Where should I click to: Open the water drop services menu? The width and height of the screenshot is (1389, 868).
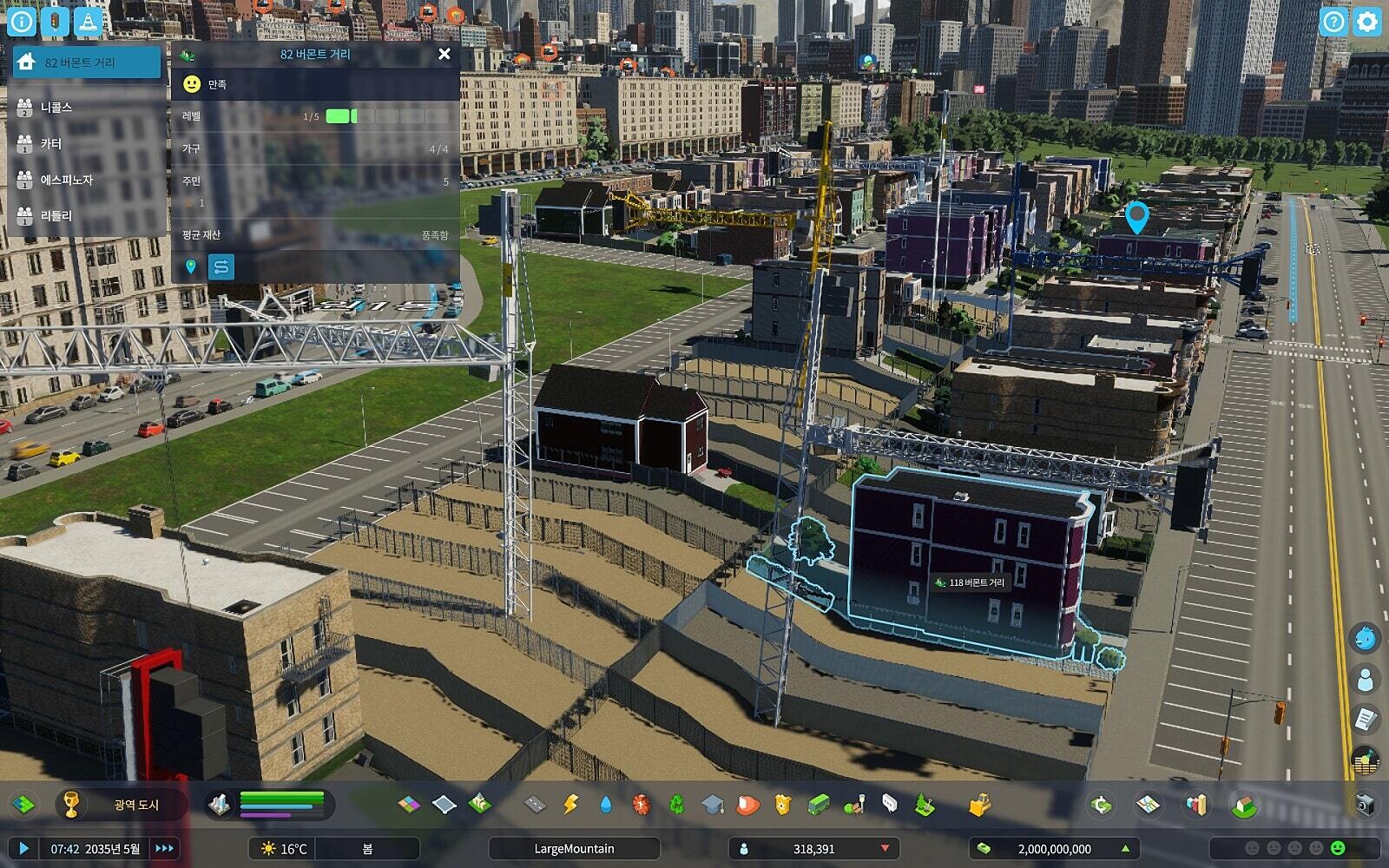click(x=606, y=805)
